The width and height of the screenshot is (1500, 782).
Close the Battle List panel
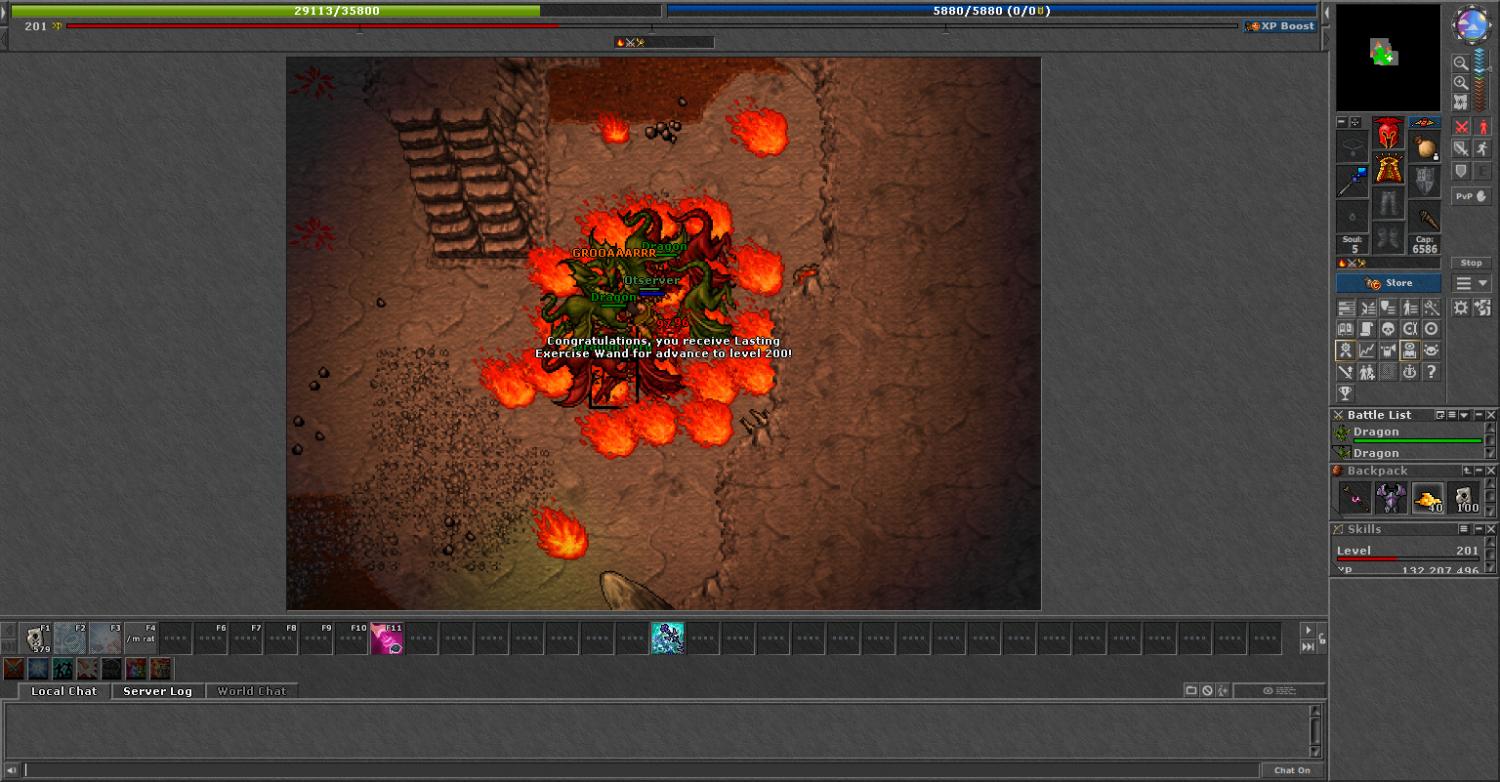[x=1491, y=415]
